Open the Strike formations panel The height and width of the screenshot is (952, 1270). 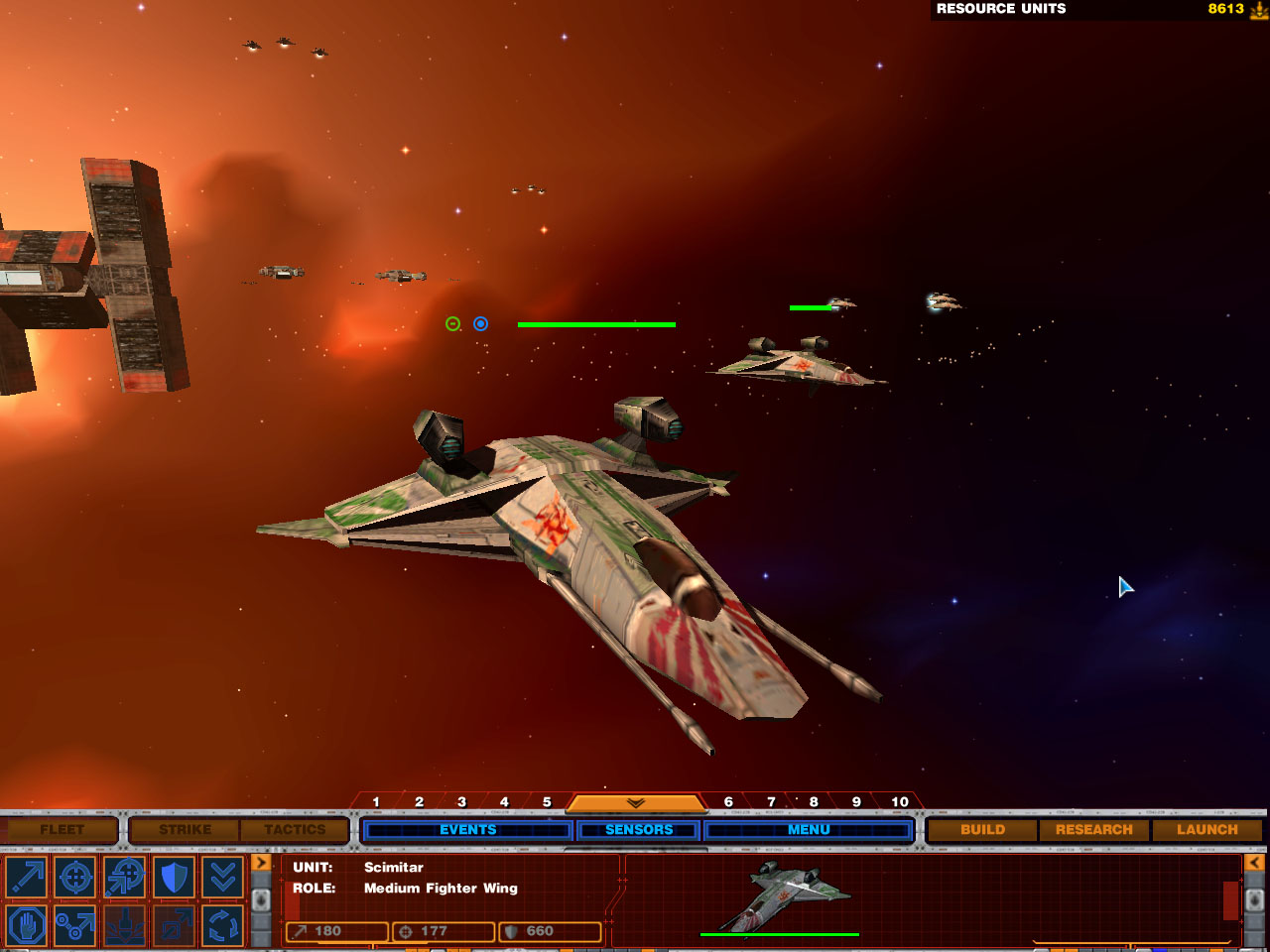click(x=185, y=829)
